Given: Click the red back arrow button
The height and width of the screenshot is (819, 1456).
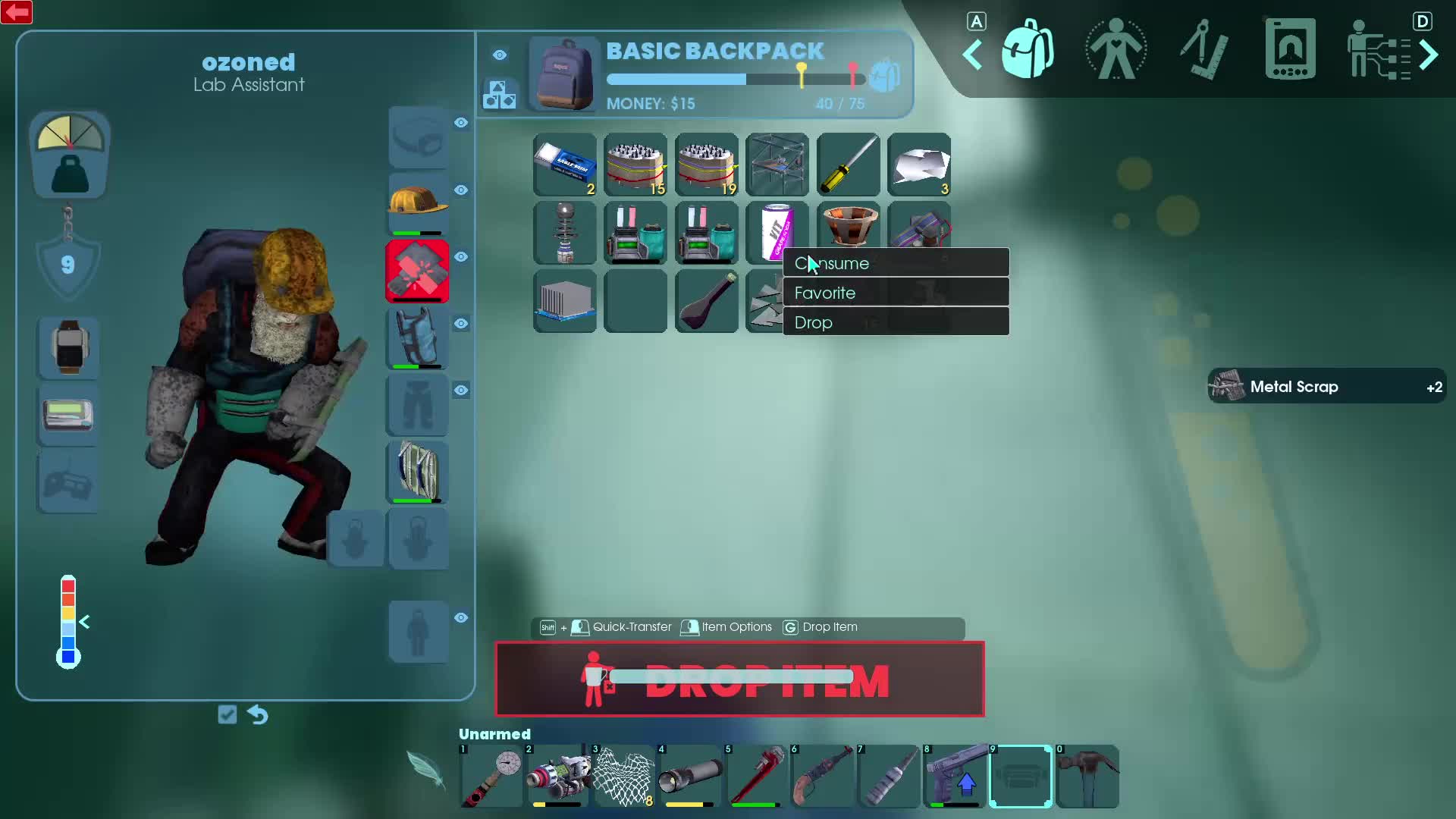Looking at the screenshot, I should click(x=17, y=12).
